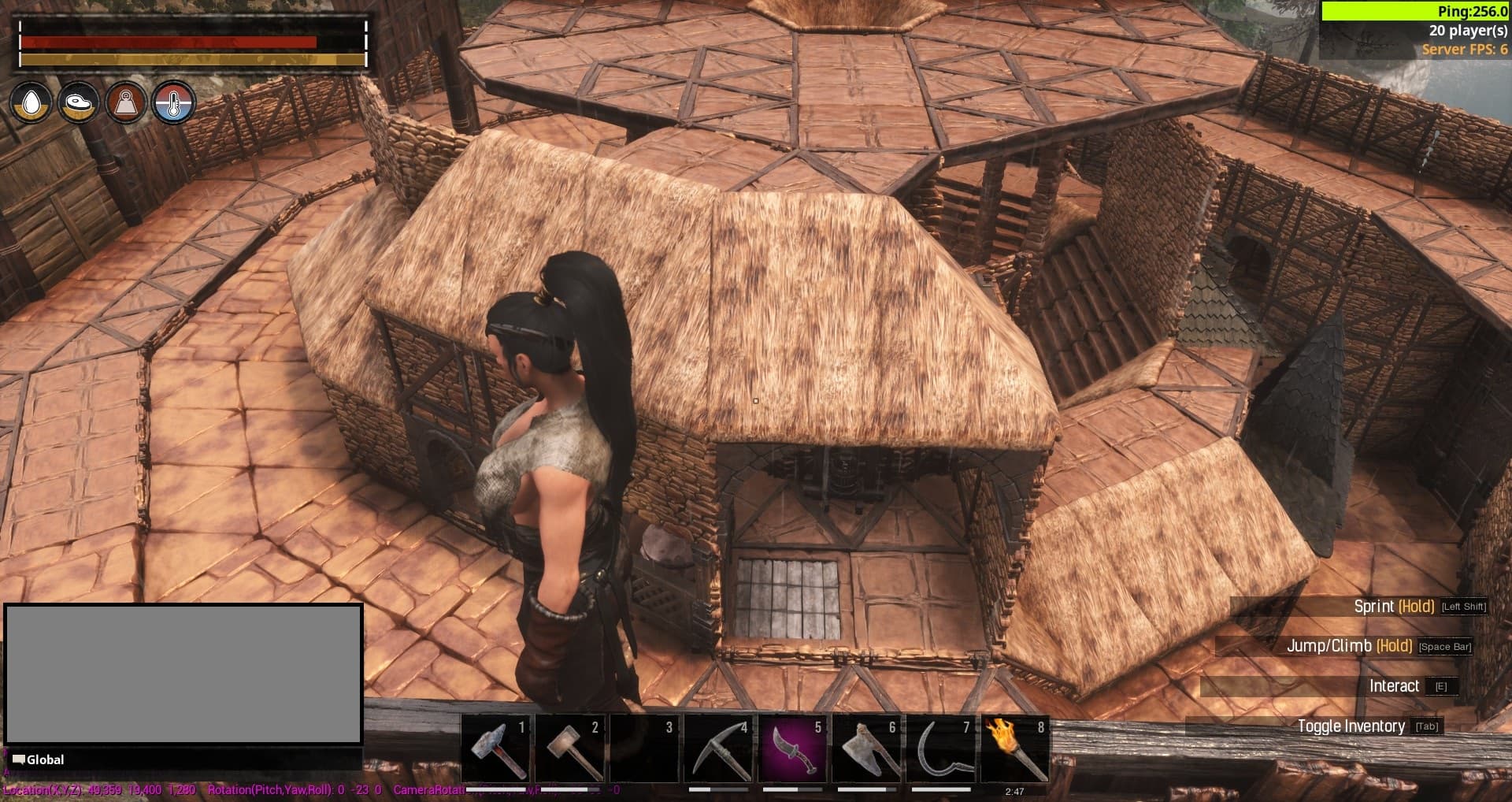Viewport: 1512px width, 802px height.
Task: Equip the wooden mallet from the hotbar
Action: pyautogui.click(x=570, y=748)
